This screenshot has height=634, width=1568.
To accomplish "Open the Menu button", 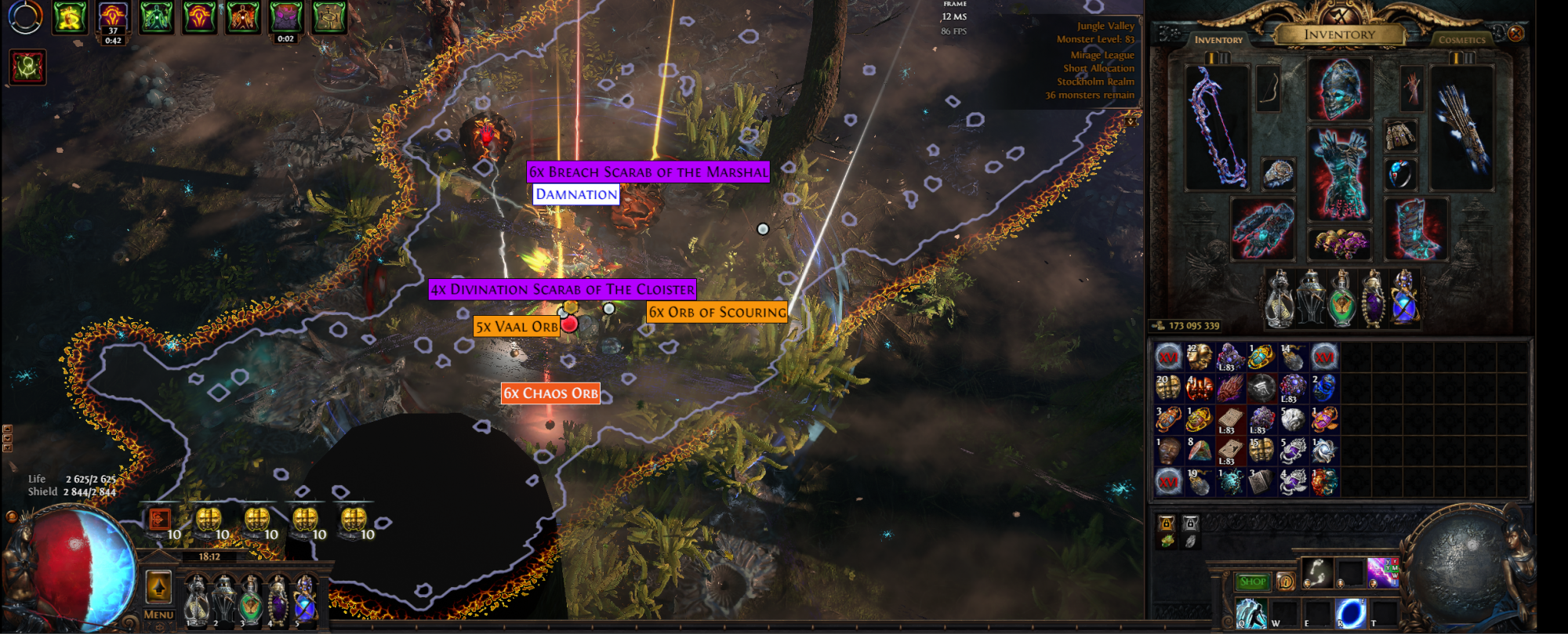I will click(x=158, y=615).
